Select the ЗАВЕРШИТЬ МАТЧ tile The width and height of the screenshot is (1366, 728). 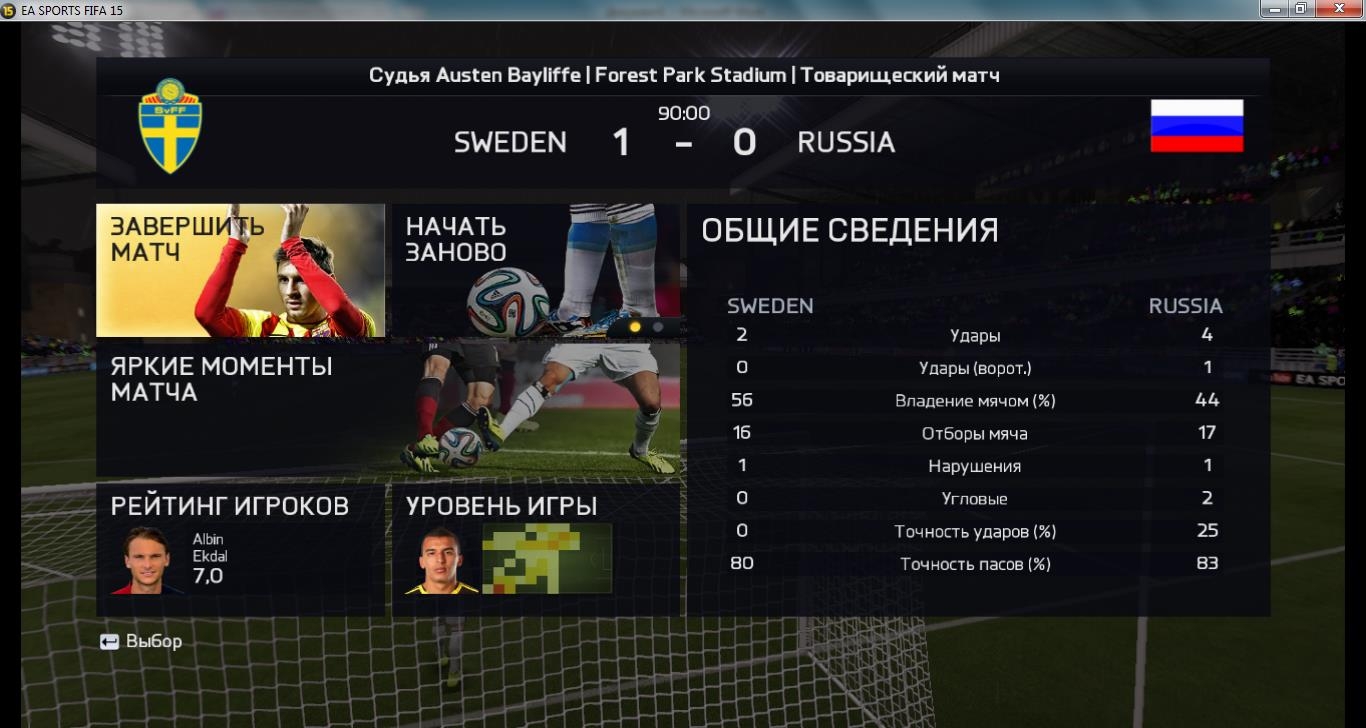point(240,270)
